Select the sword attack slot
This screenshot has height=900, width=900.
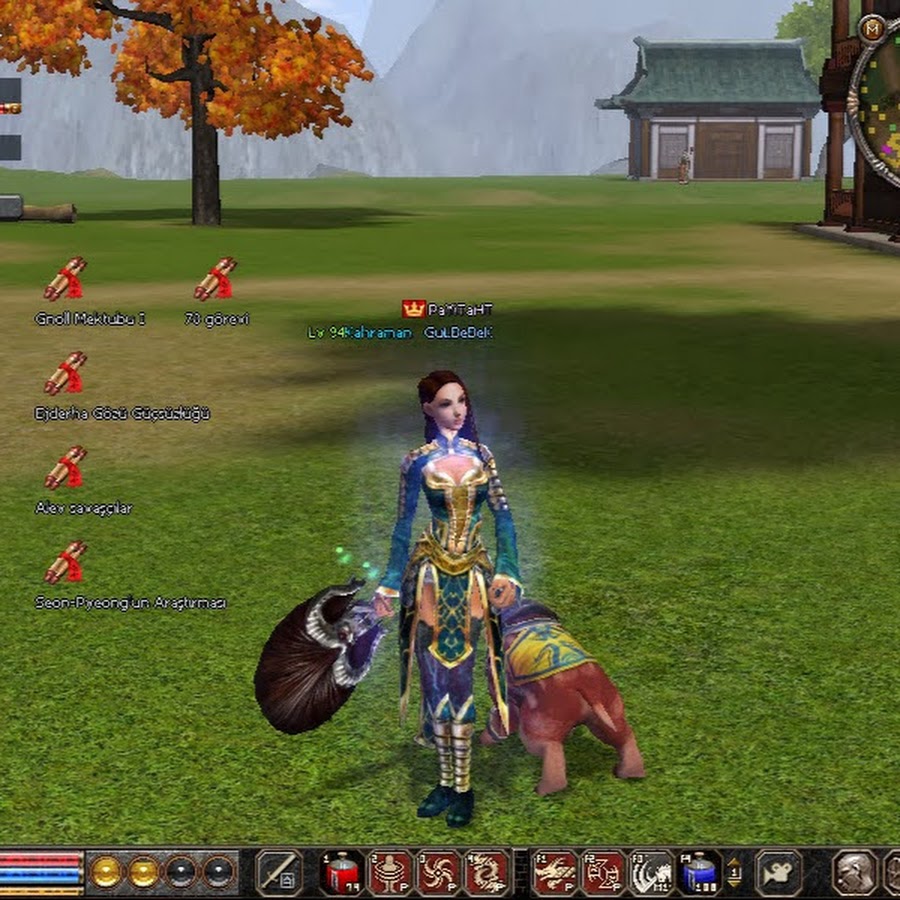pyautogui.click(x=280, y=872)
